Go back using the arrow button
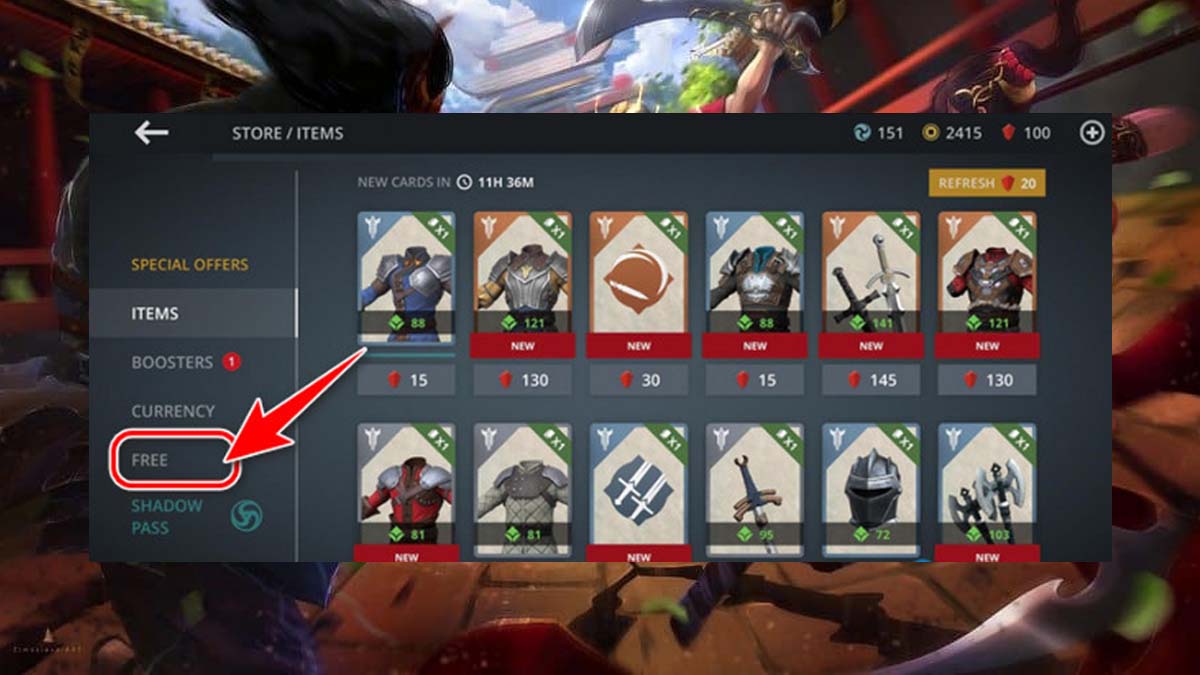This screenshot has width=1200, height=675. pyautogui.click(x=152, y=132)
